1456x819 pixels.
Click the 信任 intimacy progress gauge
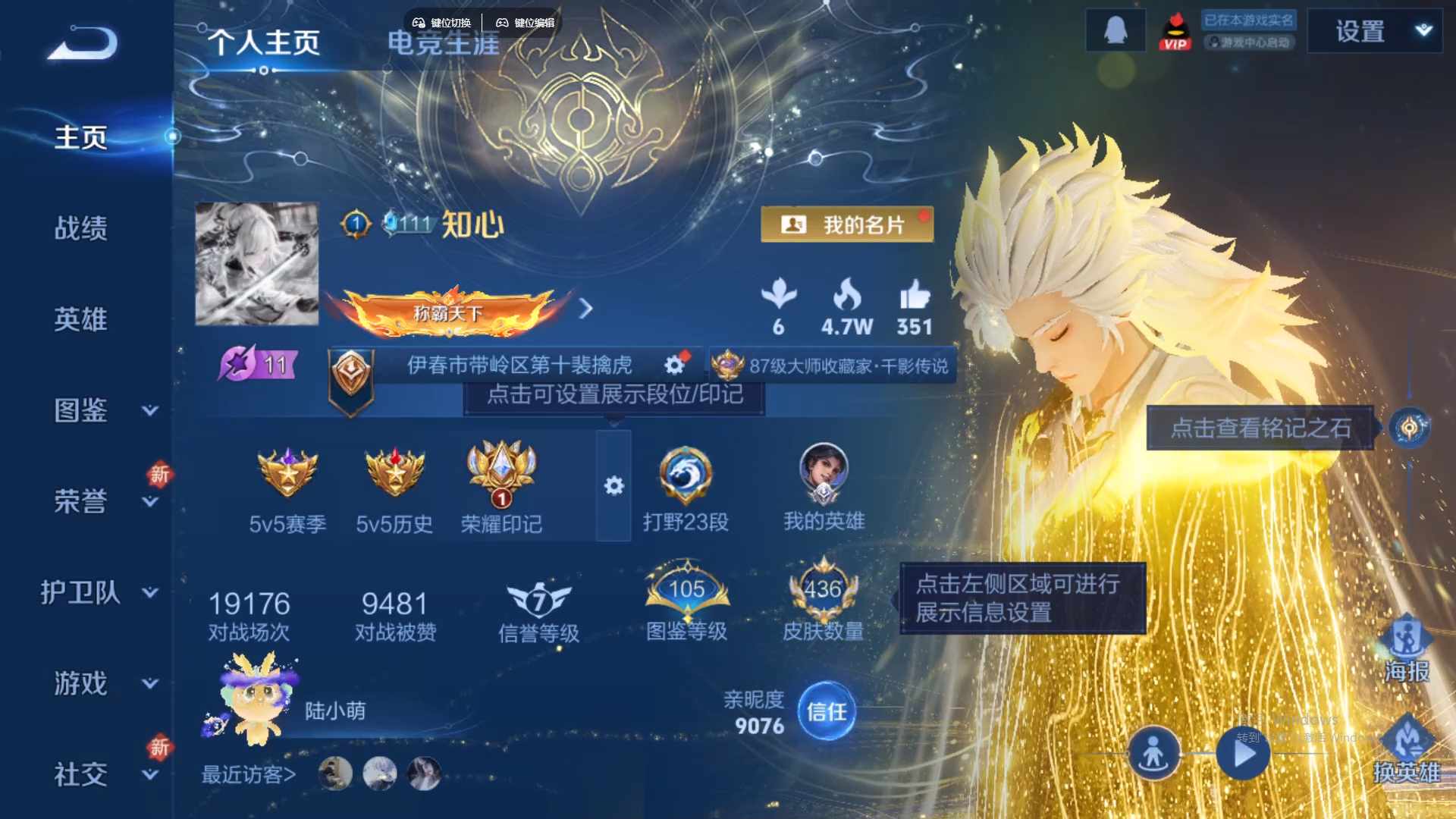(x=825, y=711)
